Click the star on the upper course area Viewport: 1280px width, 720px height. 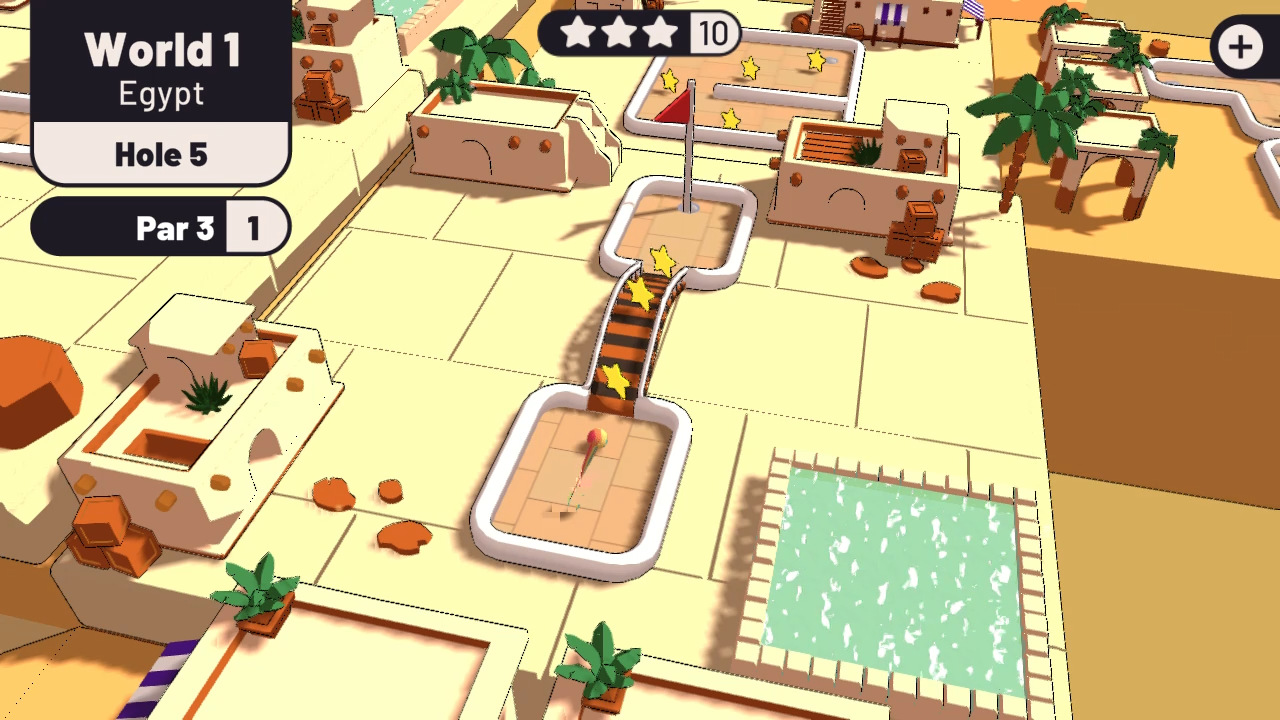[748, 69]
